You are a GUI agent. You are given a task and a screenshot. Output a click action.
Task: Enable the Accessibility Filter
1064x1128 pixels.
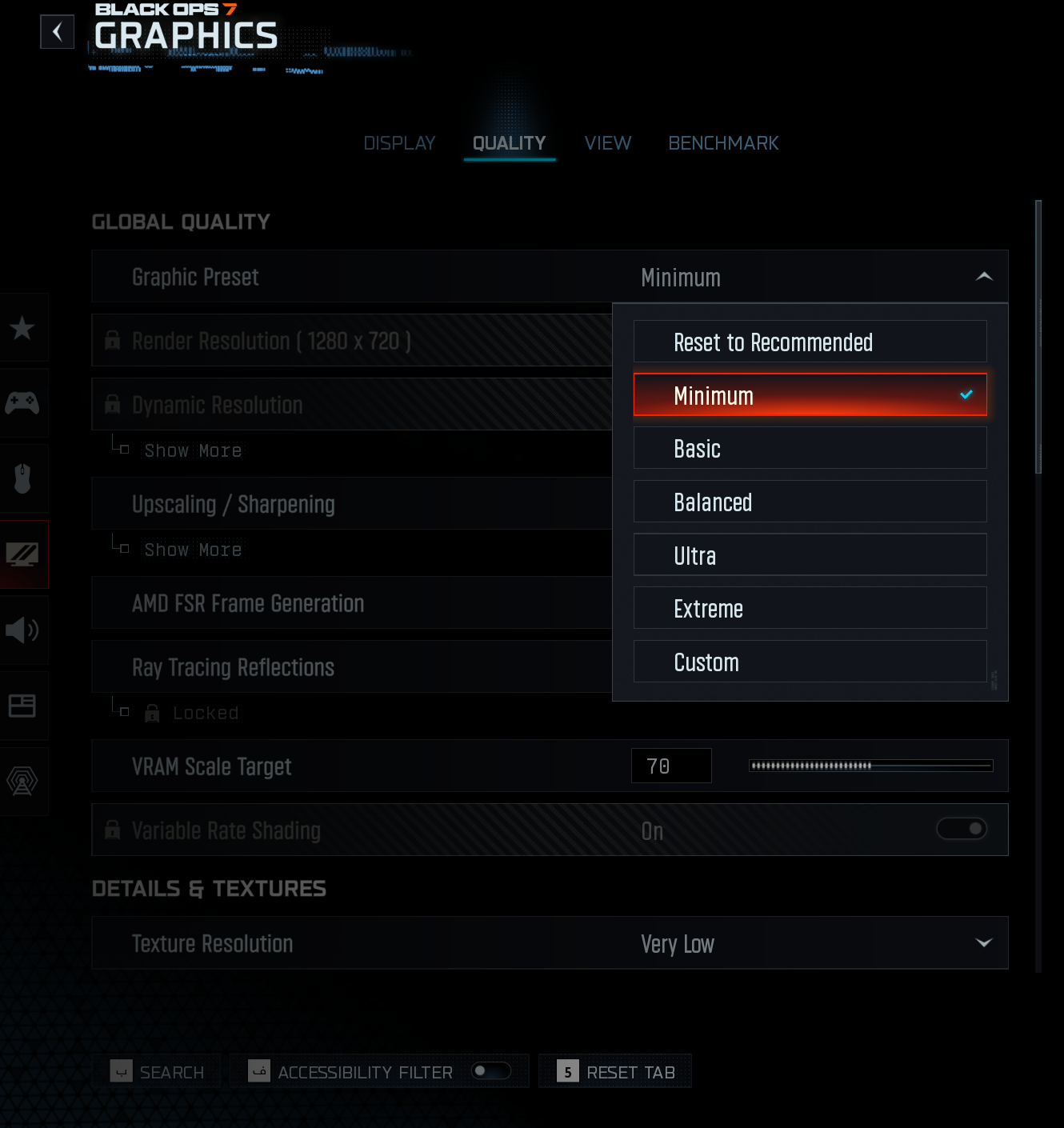(x=490, y=1070)
